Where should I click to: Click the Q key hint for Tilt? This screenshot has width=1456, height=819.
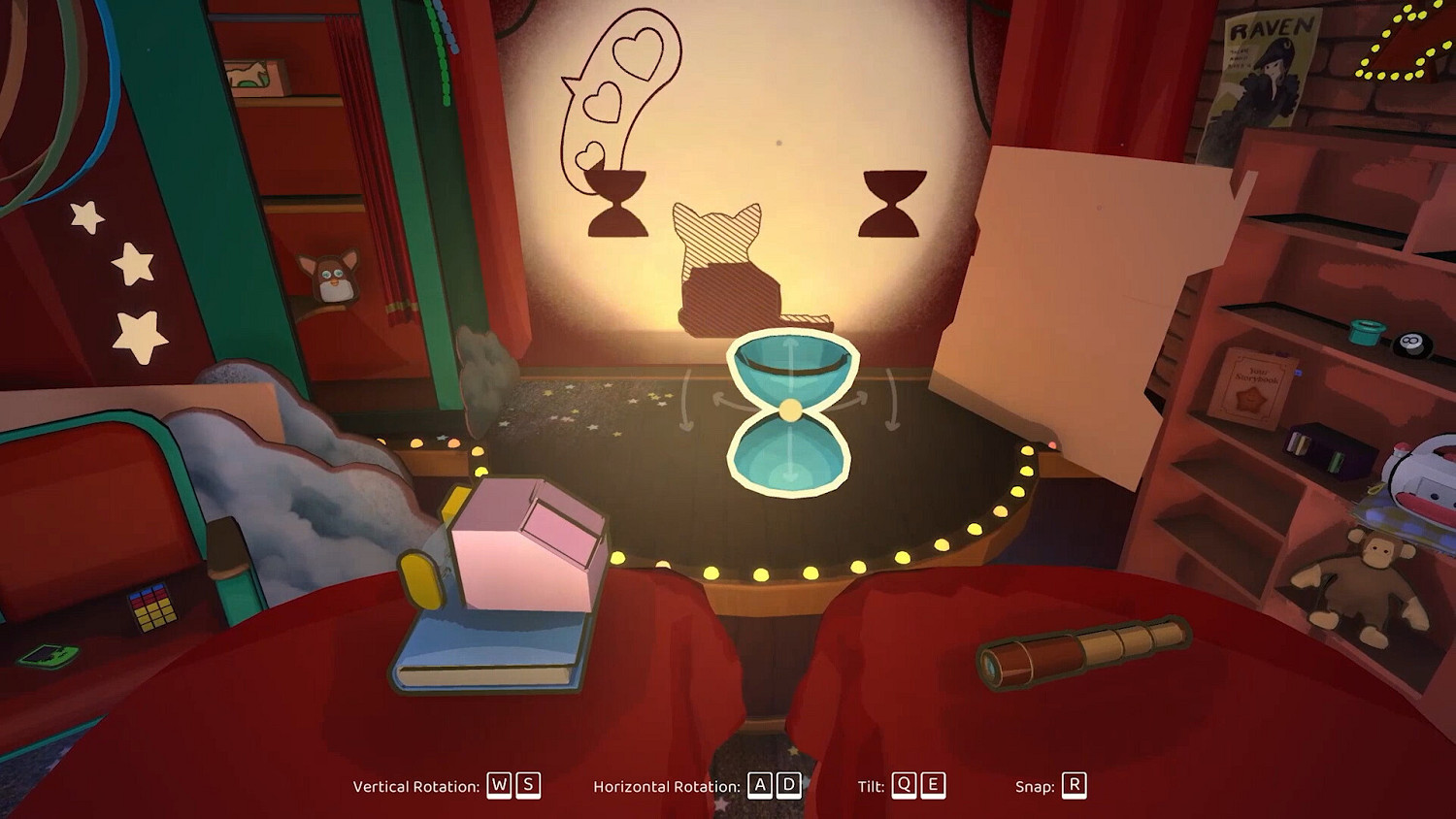[904, 786]
